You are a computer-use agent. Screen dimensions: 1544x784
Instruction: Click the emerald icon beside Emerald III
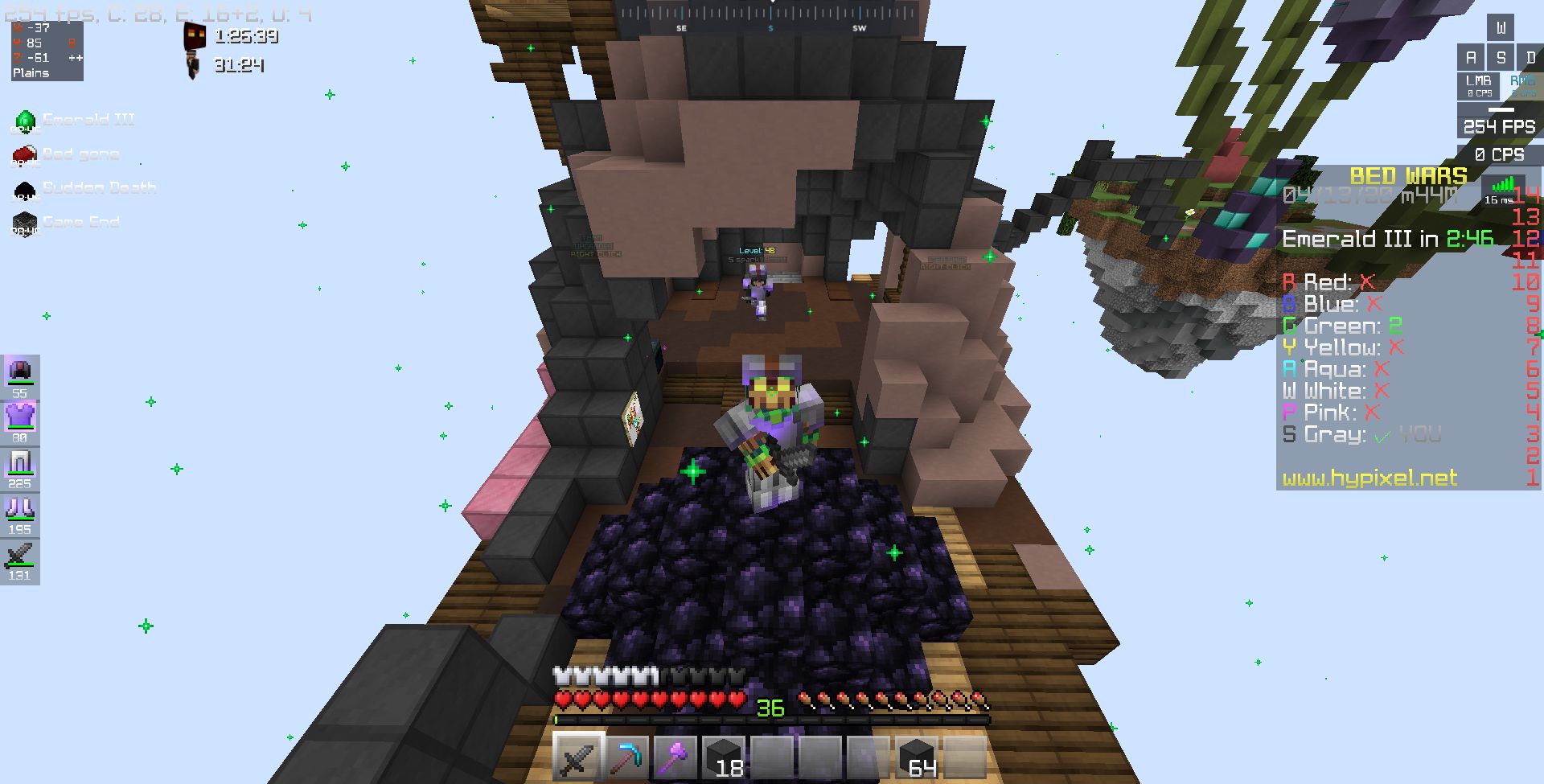25,119
